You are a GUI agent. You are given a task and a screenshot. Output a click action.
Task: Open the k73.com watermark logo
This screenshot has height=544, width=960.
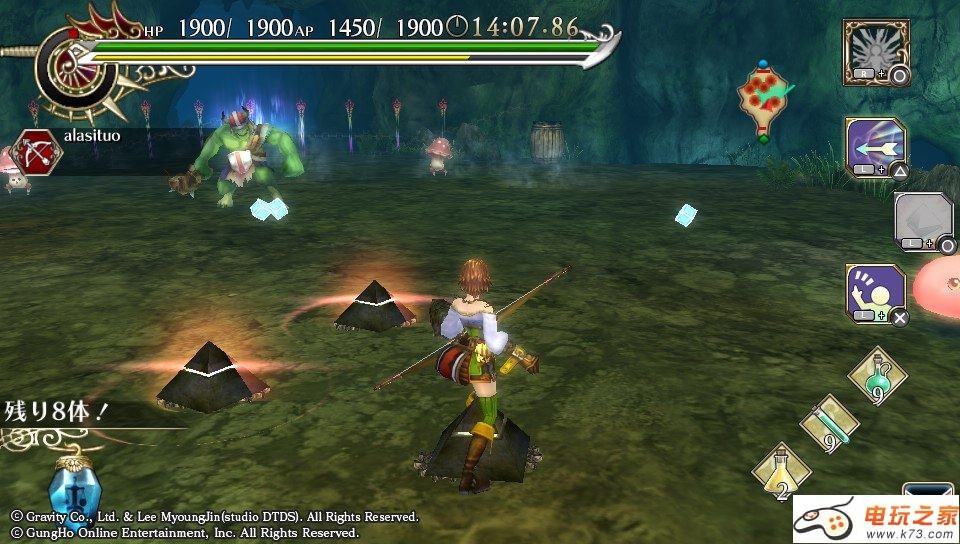[876, 520]
